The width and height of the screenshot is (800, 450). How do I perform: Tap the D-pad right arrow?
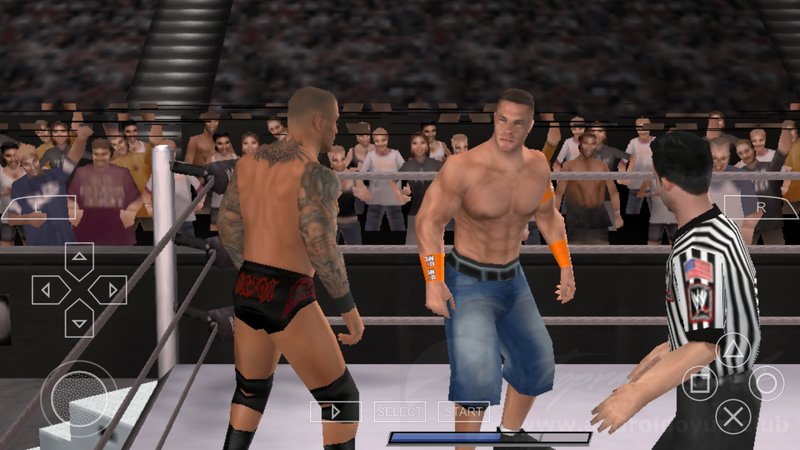(x=108, y=290)
